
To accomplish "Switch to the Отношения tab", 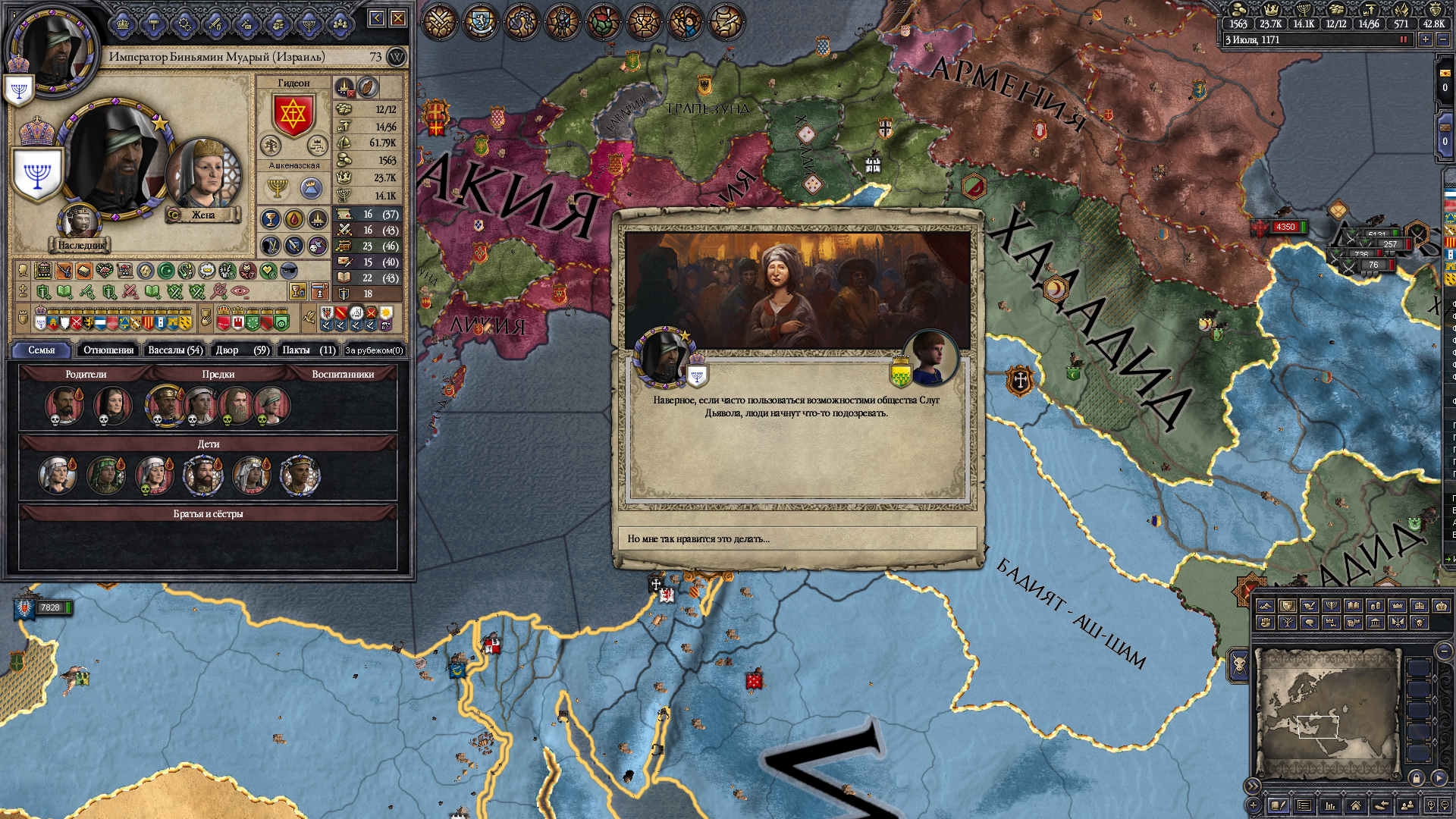I will [x=108, y=350].
